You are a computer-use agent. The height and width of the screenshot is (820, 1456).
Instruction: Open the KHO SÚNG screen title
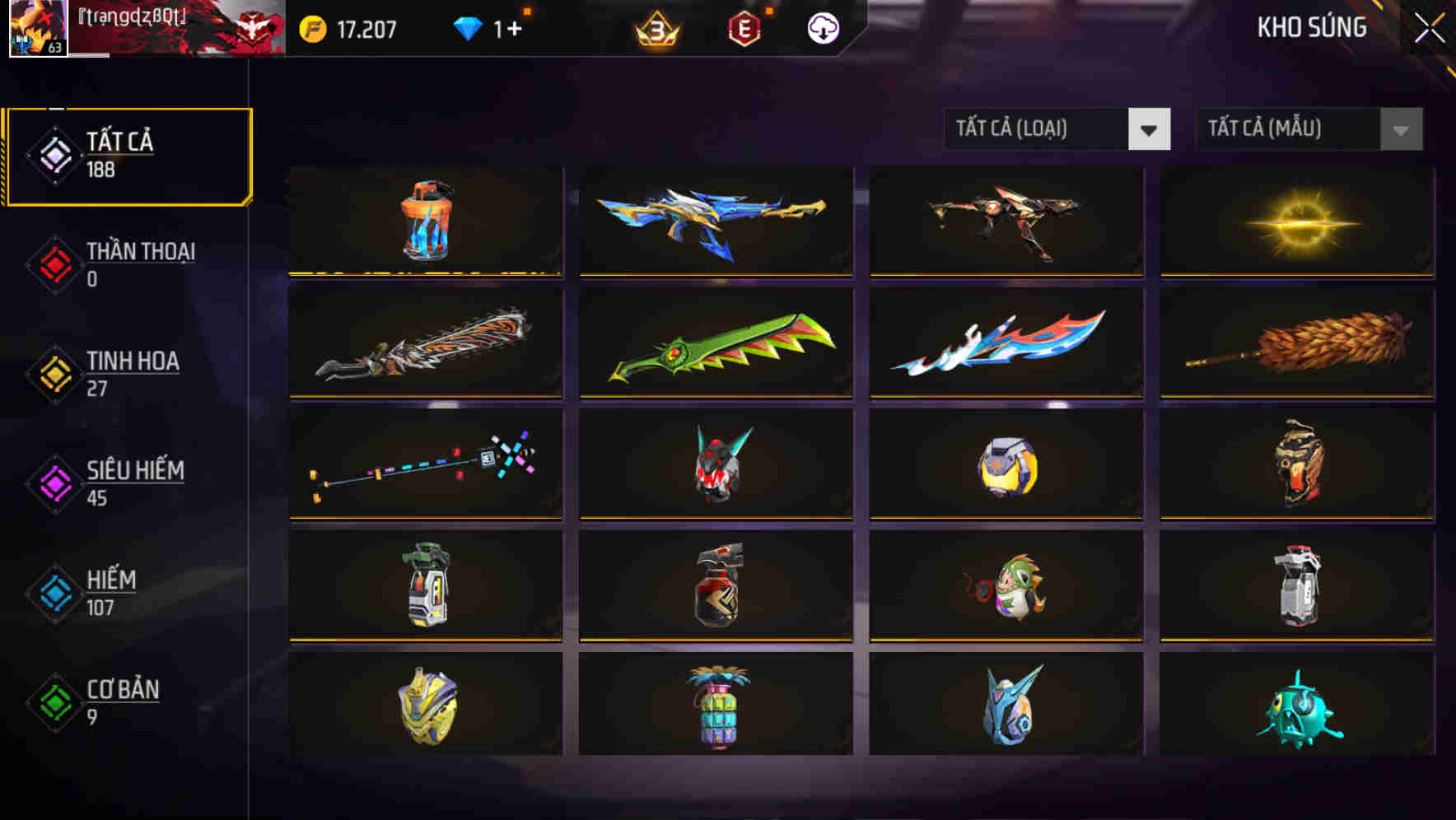click(1313, 27)
